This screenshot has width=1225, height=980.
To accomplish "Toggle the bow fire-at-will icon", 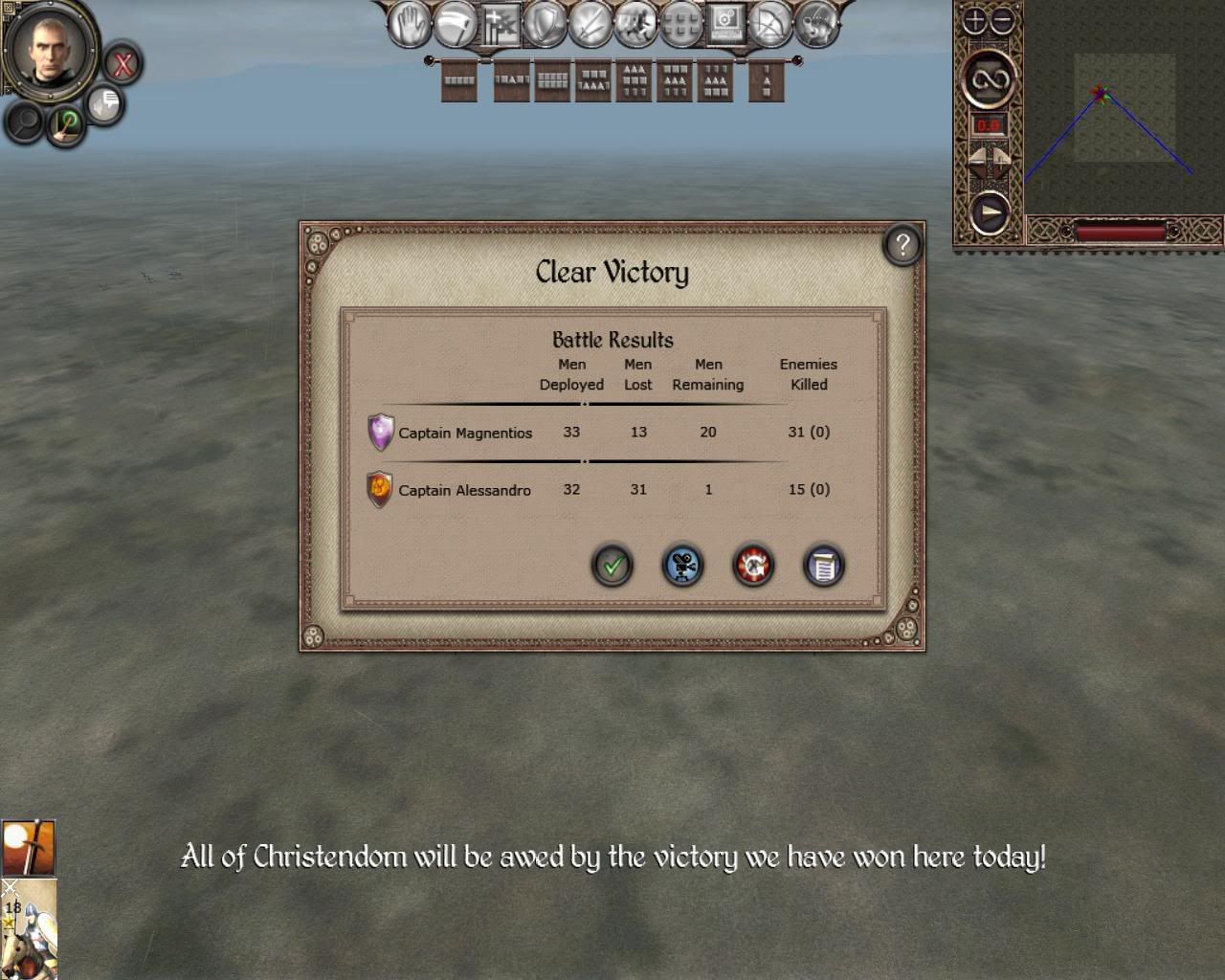I will 770,24.
